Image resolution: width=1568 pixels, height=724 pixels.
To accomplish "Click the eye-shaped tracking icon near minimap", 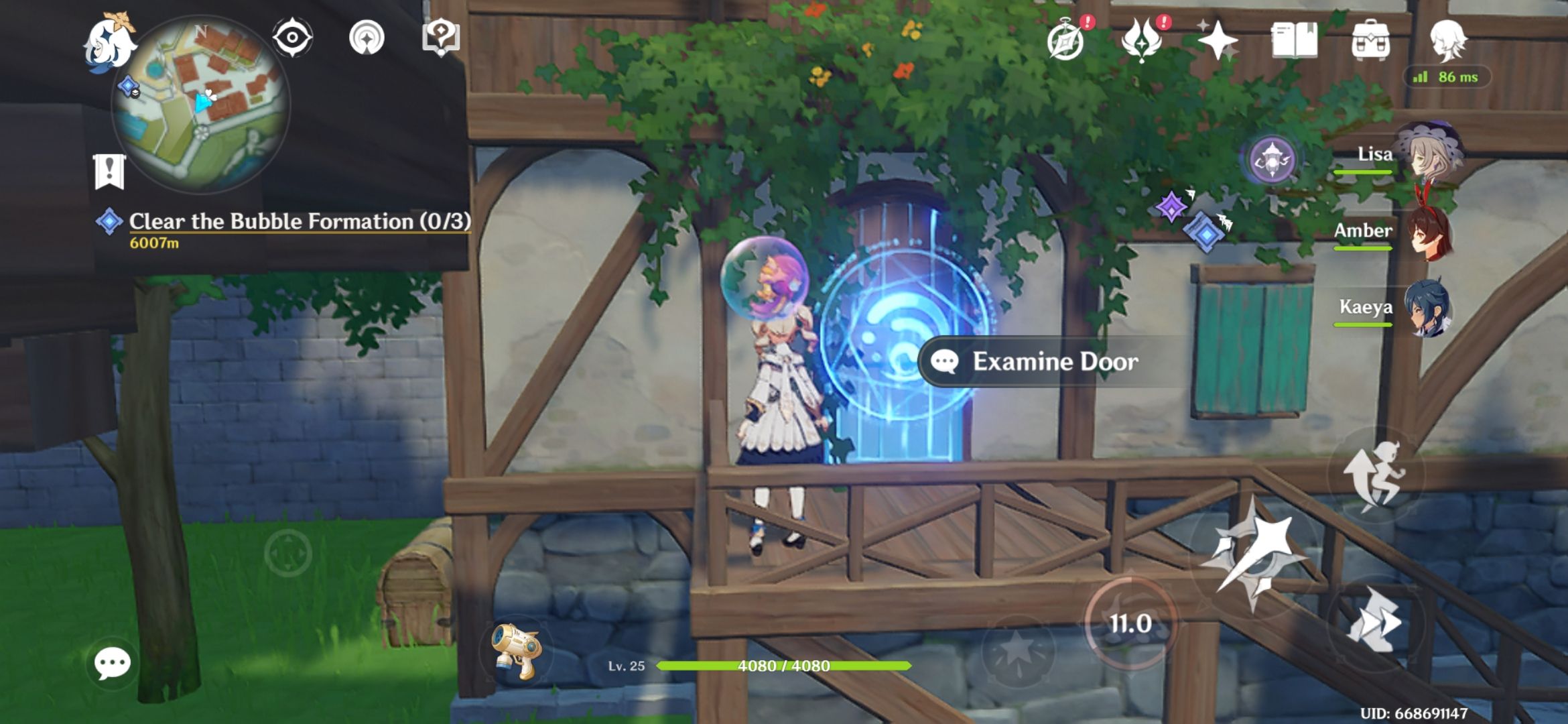I will point(292,38).
